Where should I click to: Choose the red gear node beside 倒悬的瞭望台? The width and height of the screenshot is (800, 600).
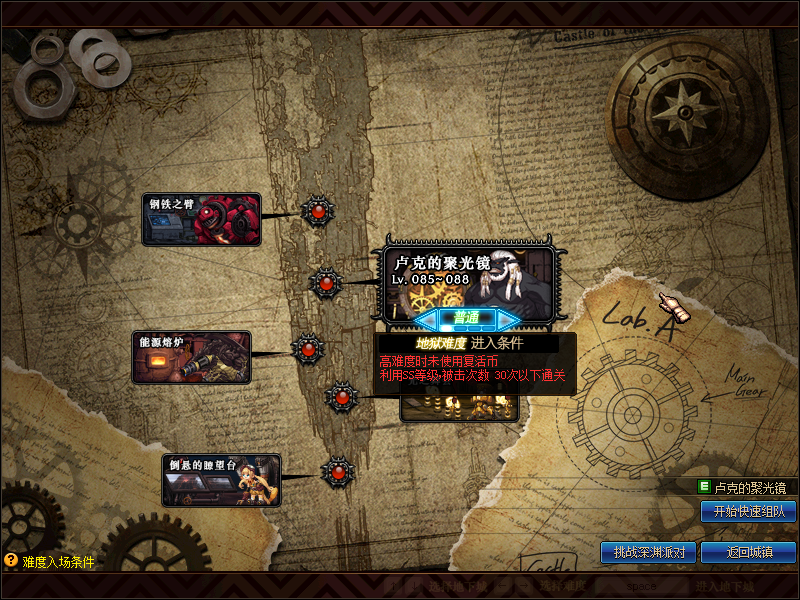[338, 470]
